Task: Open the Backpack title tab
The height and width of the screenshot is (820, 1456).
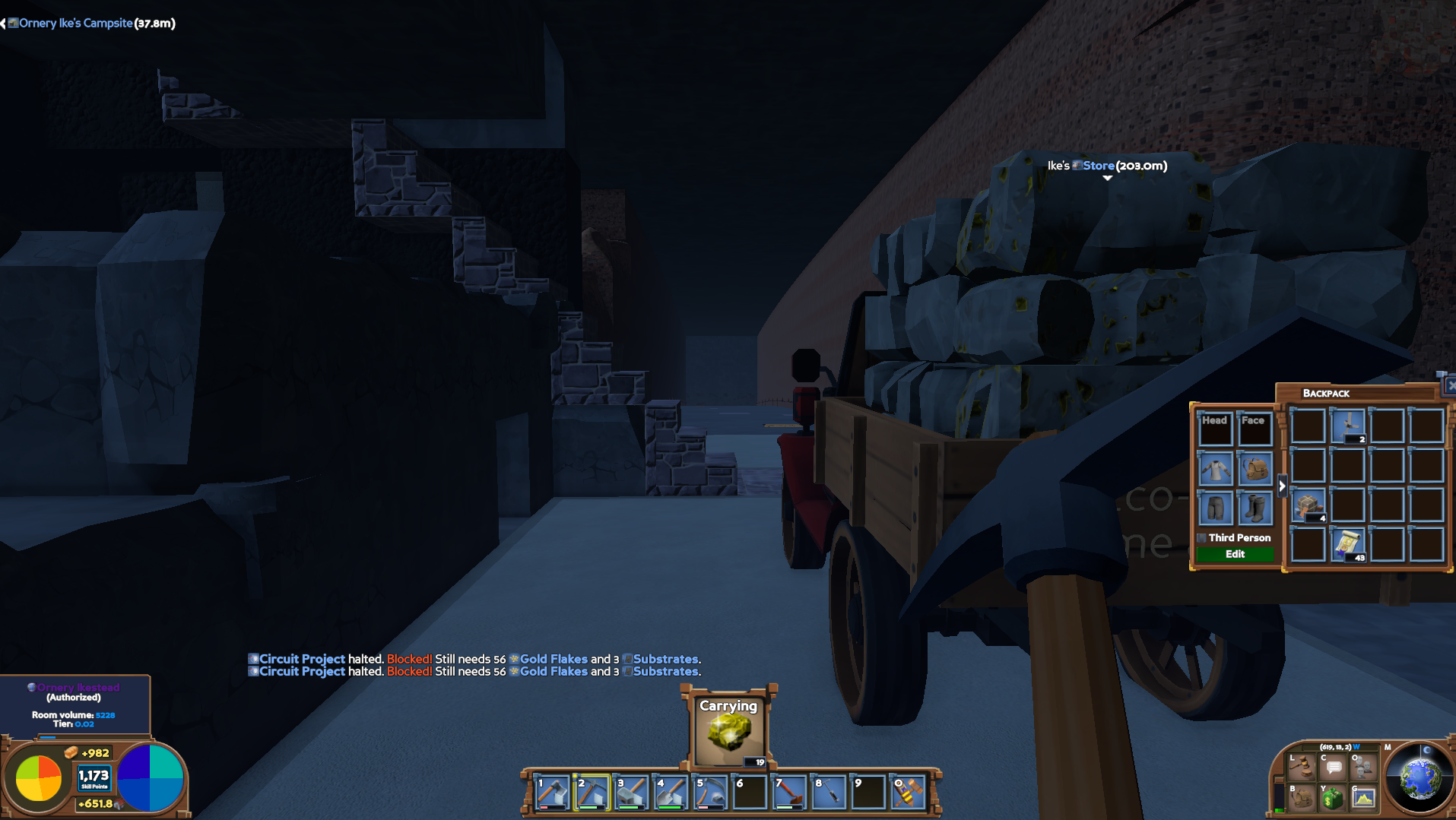Action: [x=1328, y=393]
